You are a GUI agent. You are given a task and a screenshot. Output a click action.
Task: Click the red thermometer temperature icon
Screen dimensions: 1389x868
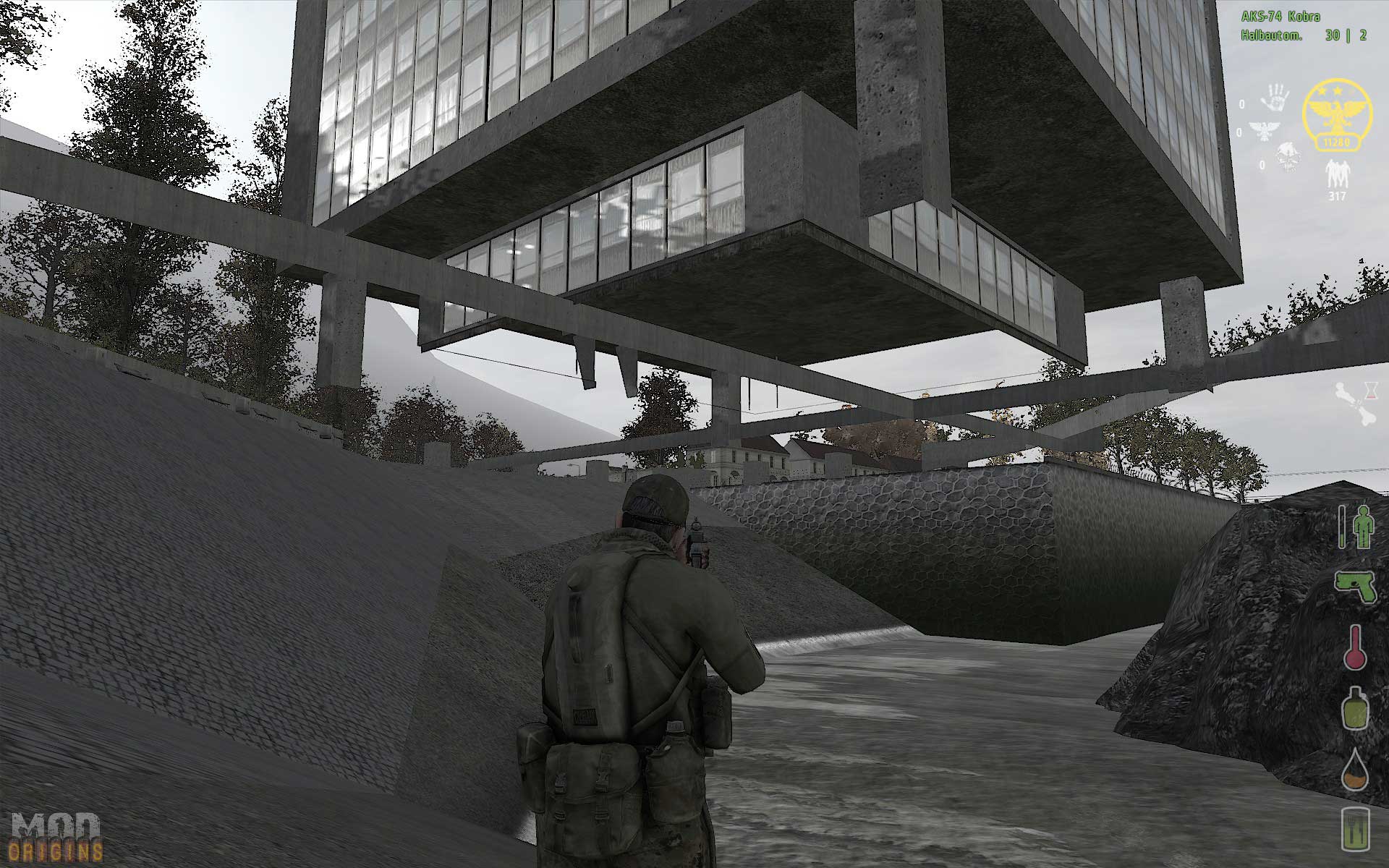1354,646
